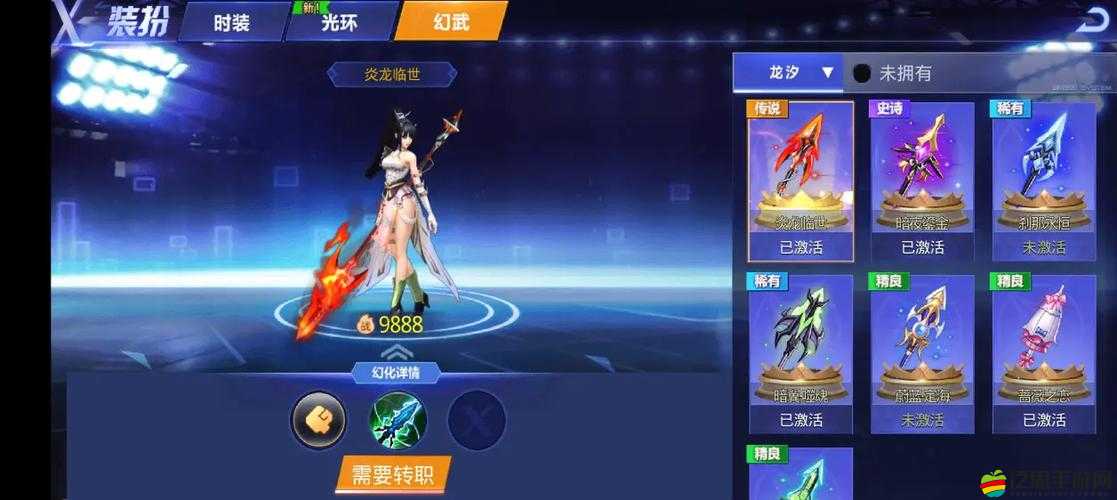1117x500 pixels.
Task: Choose the 蔚蓝定海 trident weapon card
Action: [922, 353]
